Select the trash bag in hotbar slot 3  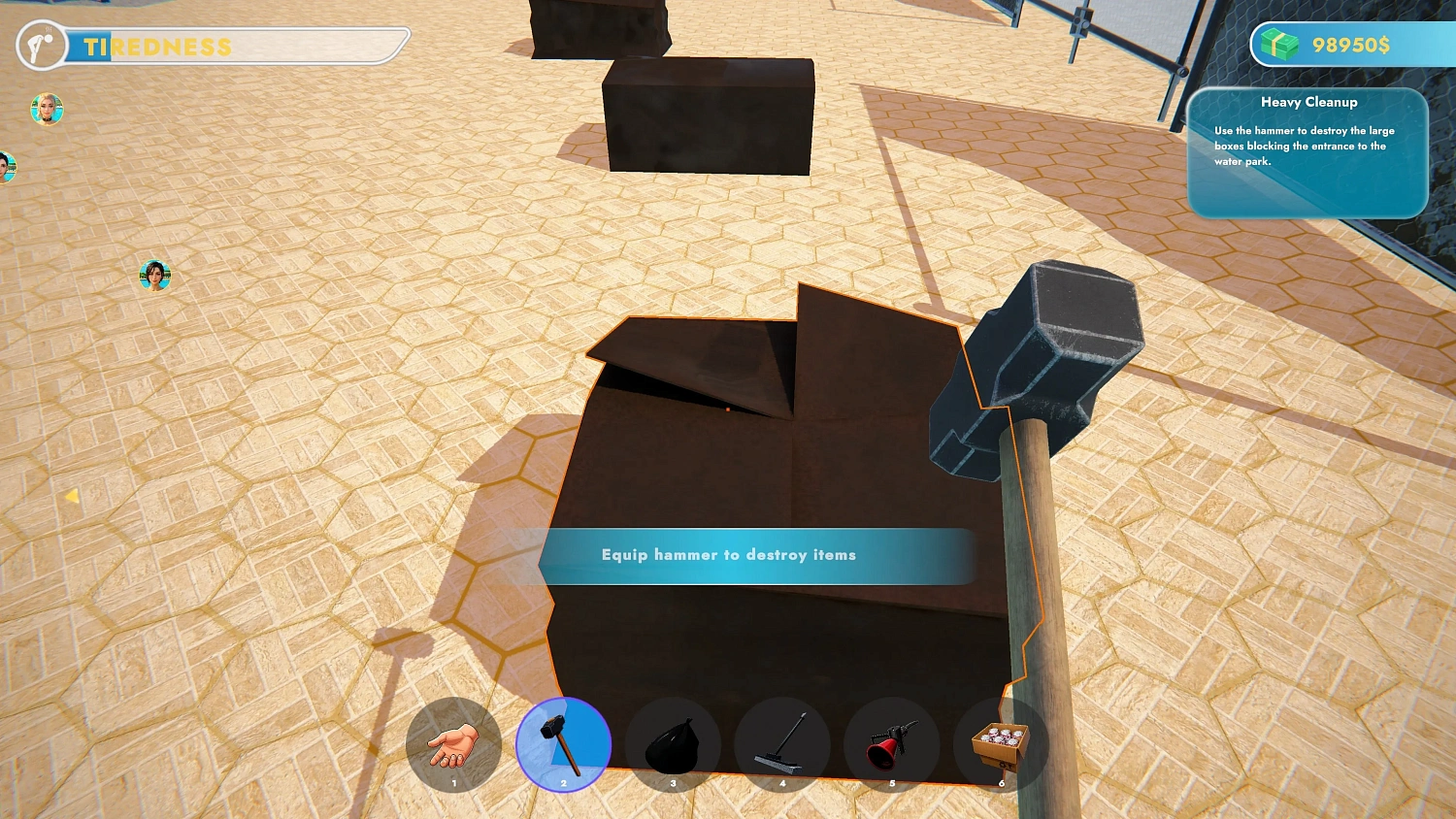[674, 743]
